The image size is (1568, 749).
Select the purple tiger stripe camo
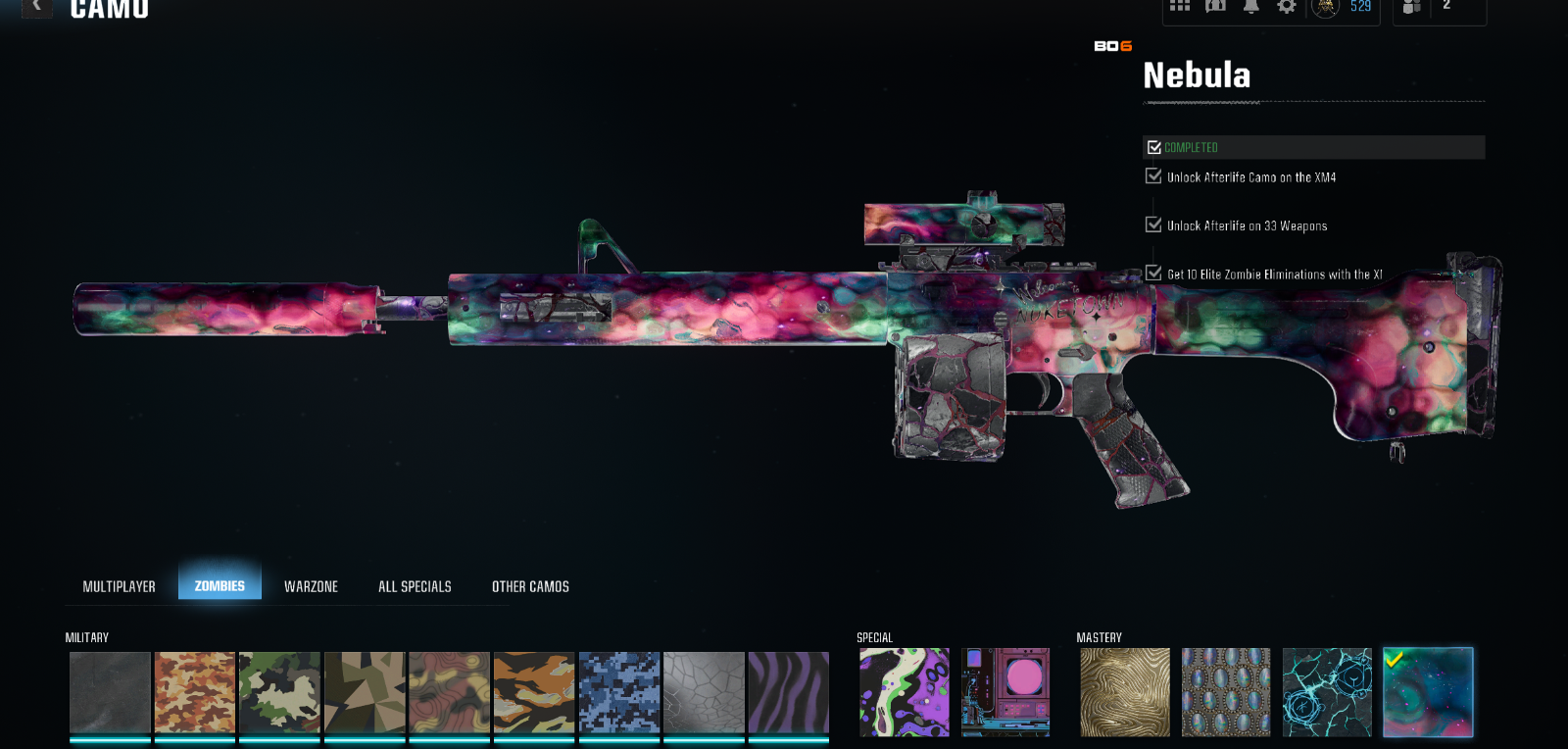788,693
